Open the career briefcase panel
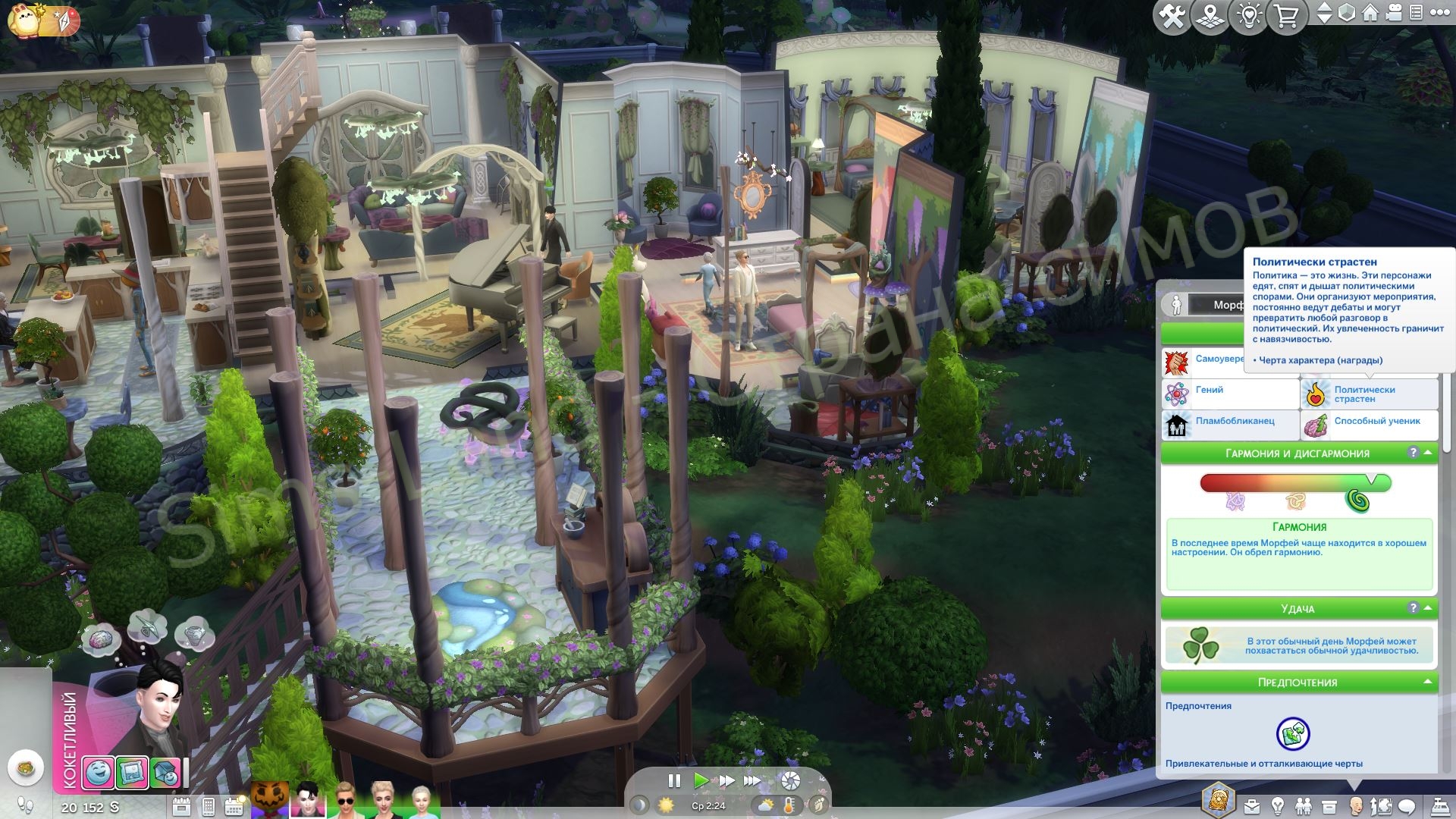 pyautogui.click(x=1251, y=806)
